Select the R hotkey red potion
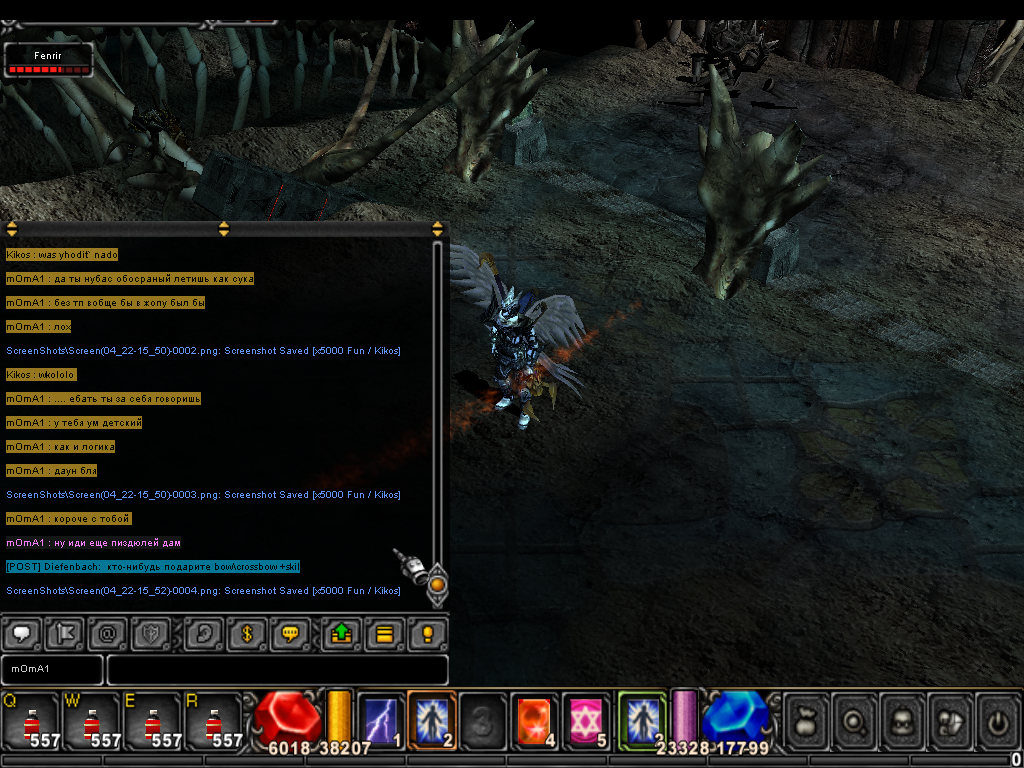This screenshot has height=768, width=1024. point(214,721)
